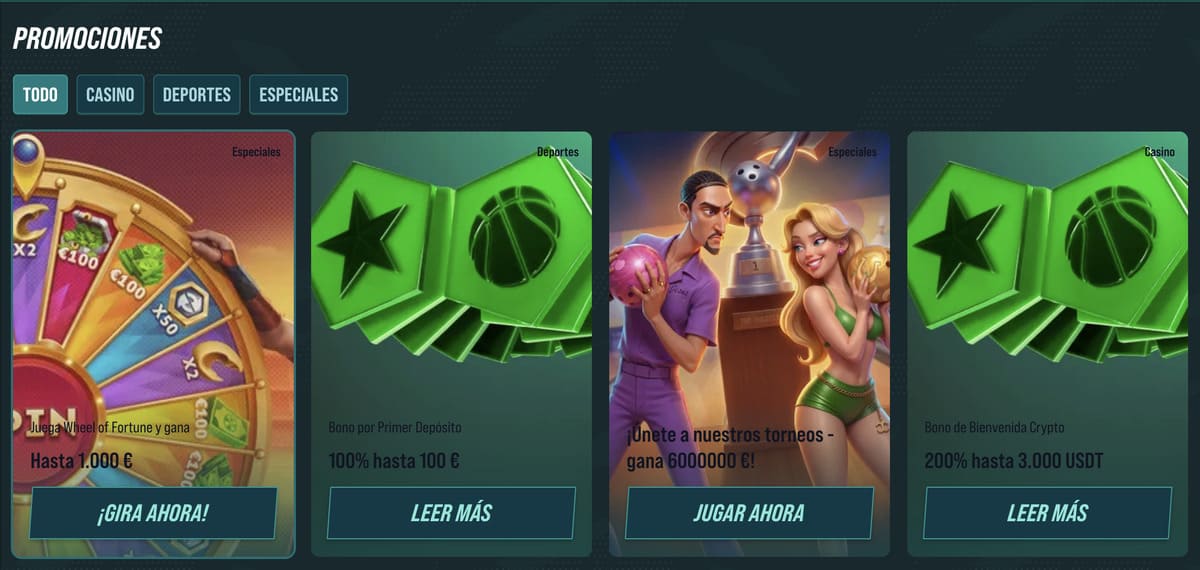Open the bowling tournament promotion image
1200x570 pixels.
click(749, 280)
